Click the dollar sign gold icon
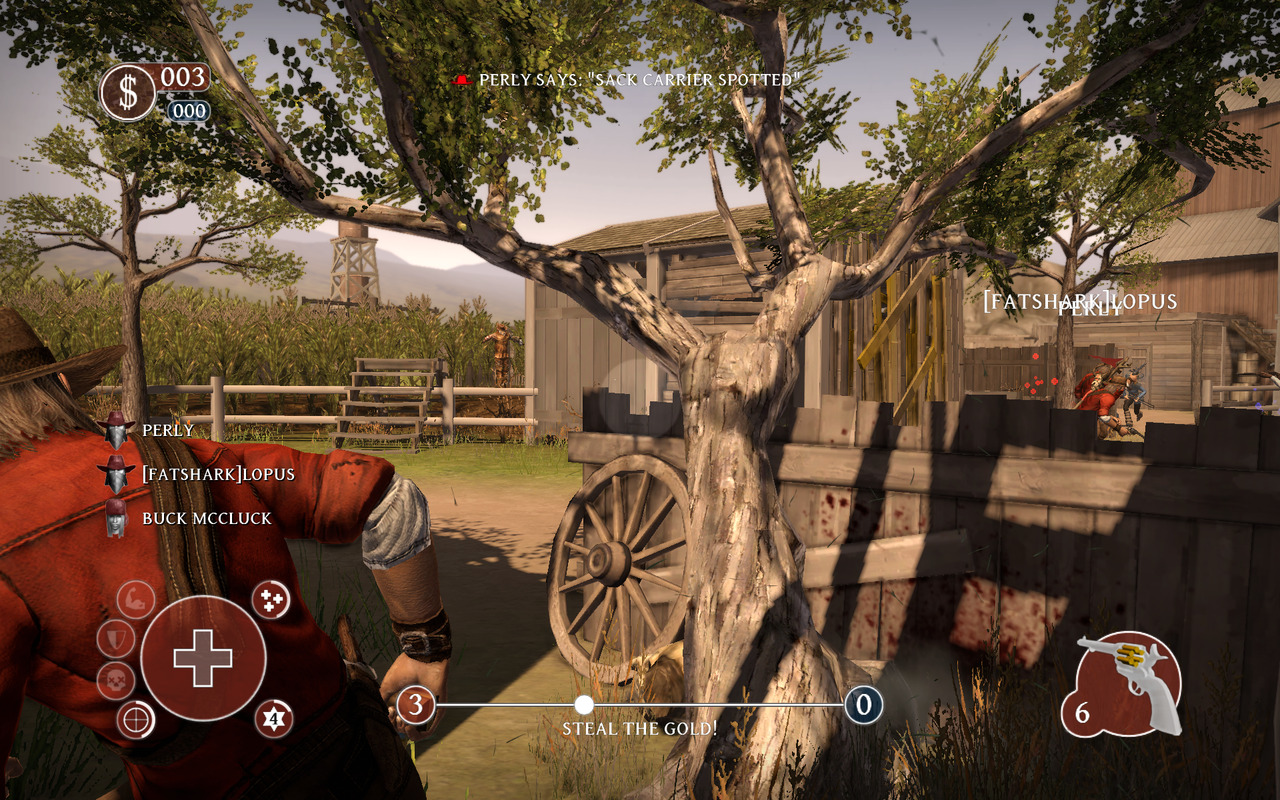 pos(128,93)
